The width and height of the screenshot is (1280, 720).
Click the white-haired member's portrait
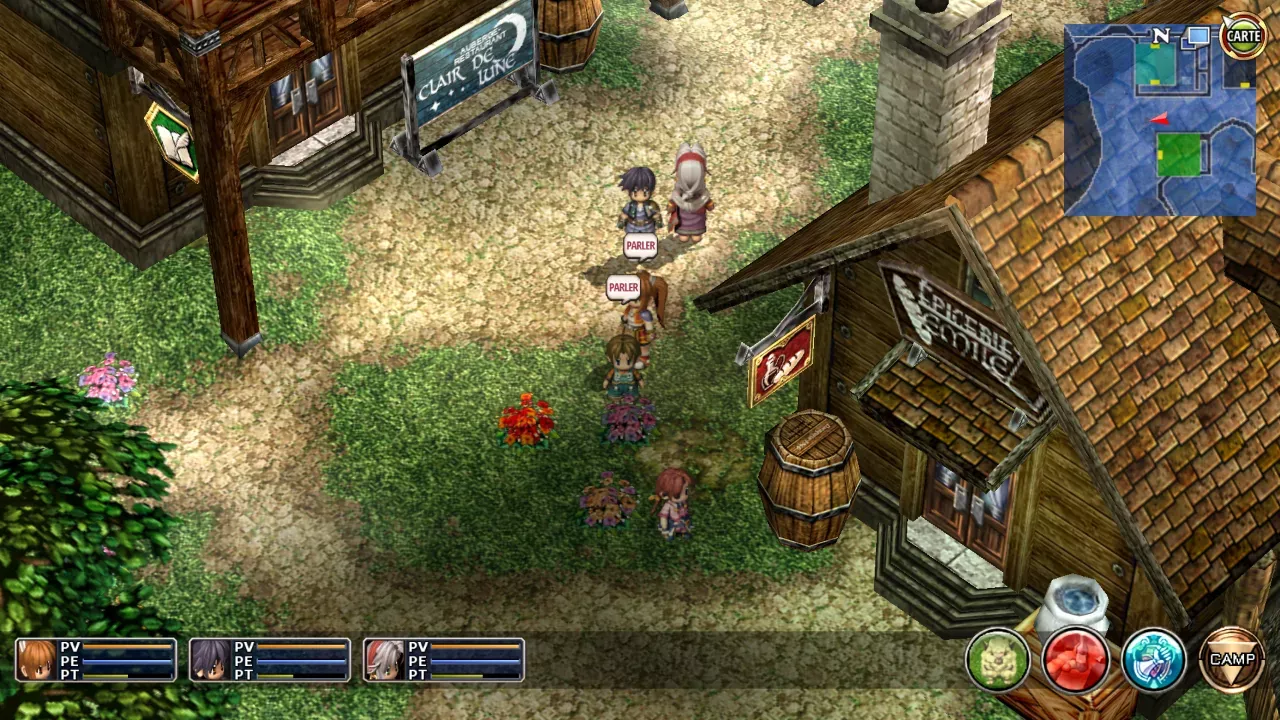coord(385,659)
